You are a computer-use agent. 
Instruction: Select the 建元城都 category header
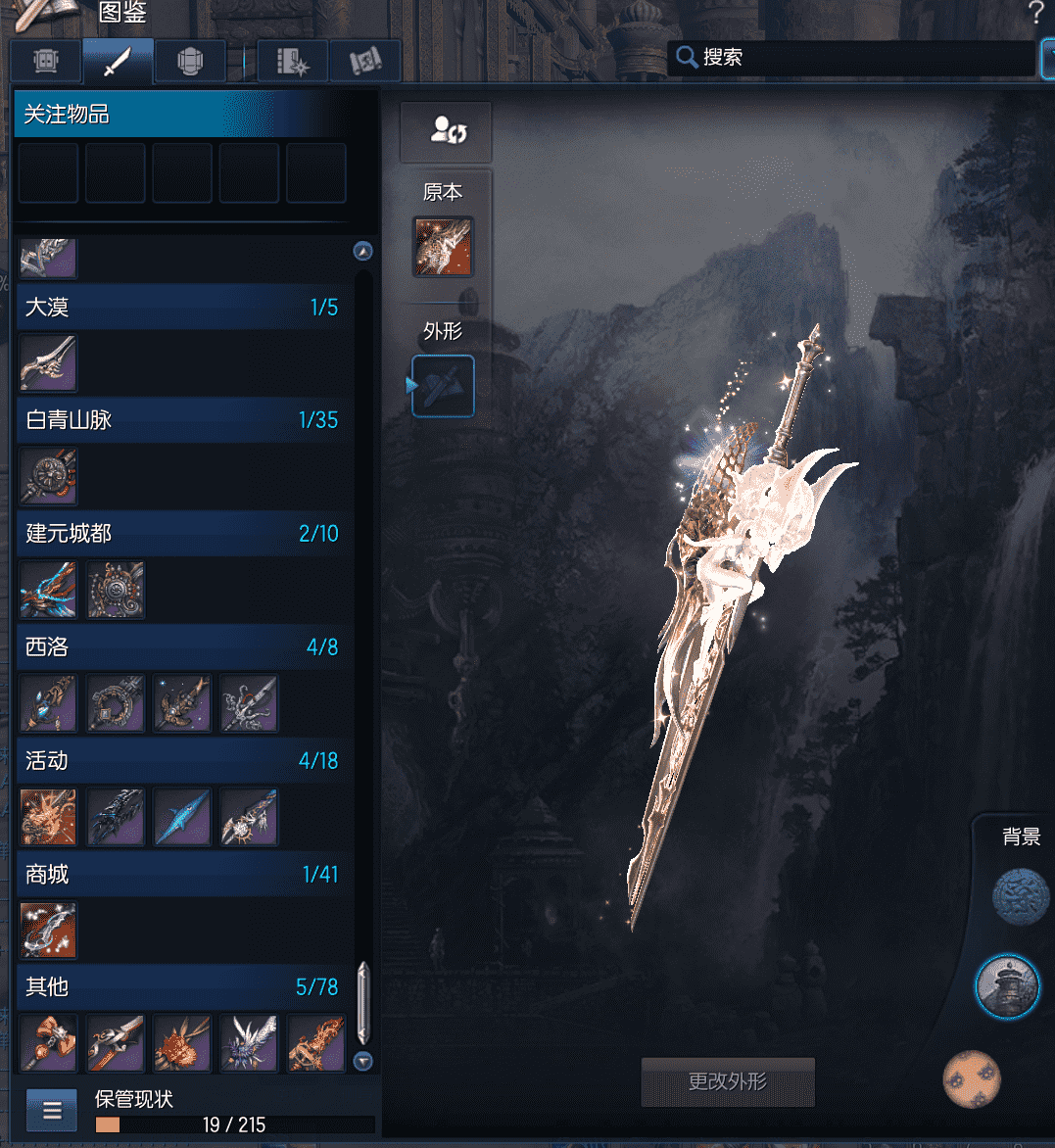pyautogui.click(x=182, y=534)
